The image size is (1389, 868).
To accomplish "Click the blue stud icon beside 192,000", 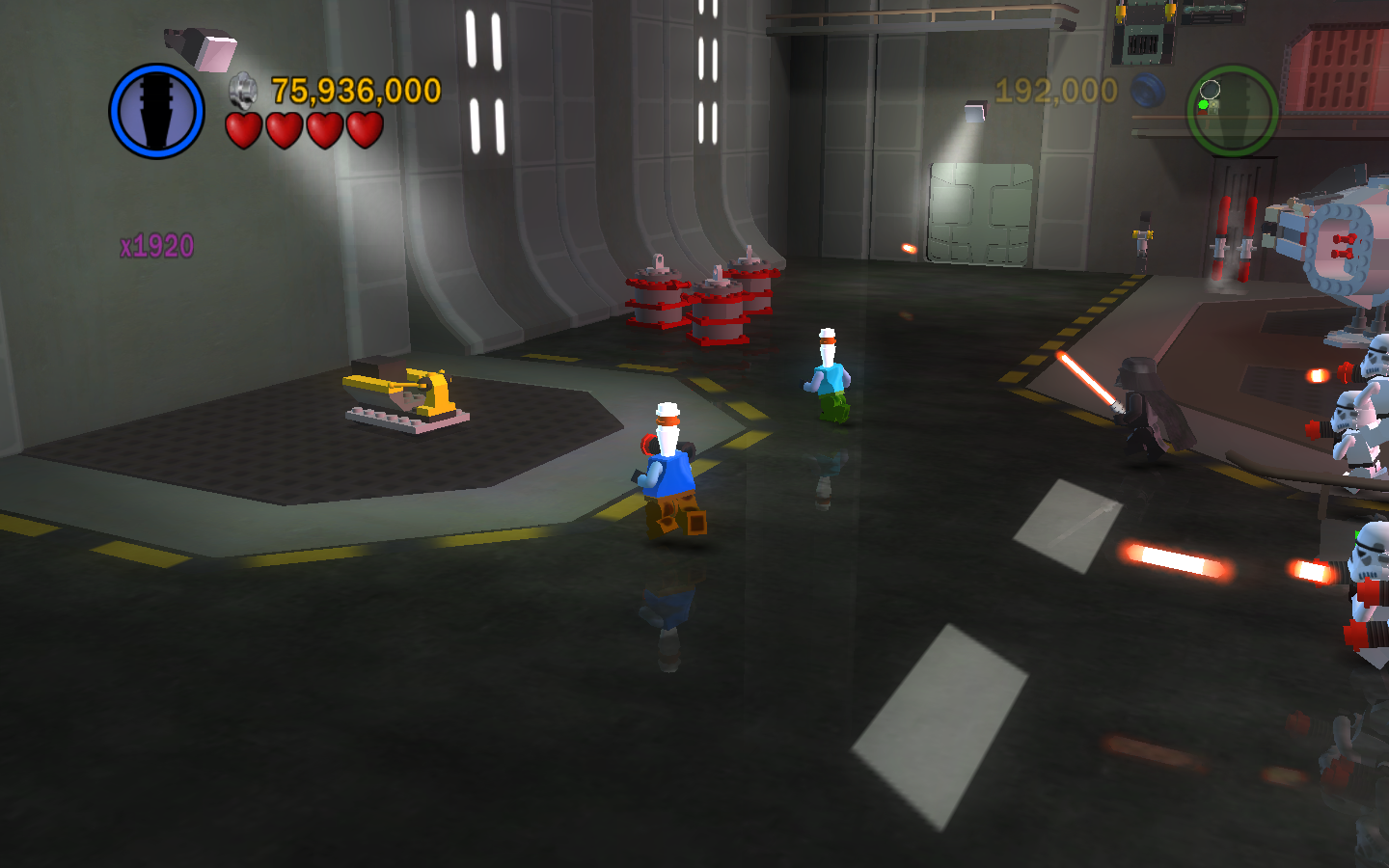I will point(1147,92).
